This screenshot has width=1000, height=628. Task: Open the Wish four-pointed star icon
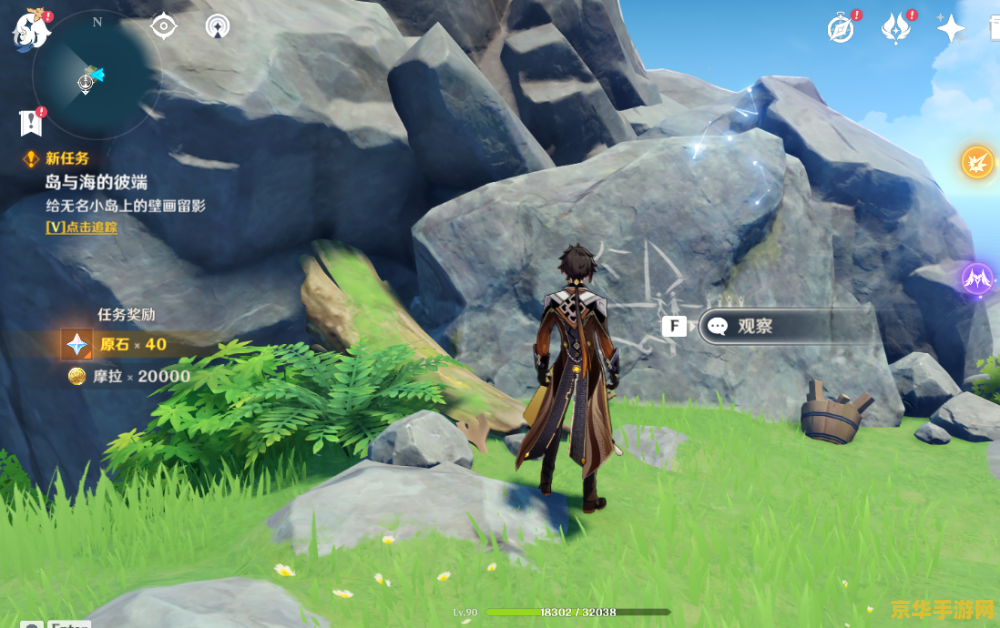coord(950,28)
